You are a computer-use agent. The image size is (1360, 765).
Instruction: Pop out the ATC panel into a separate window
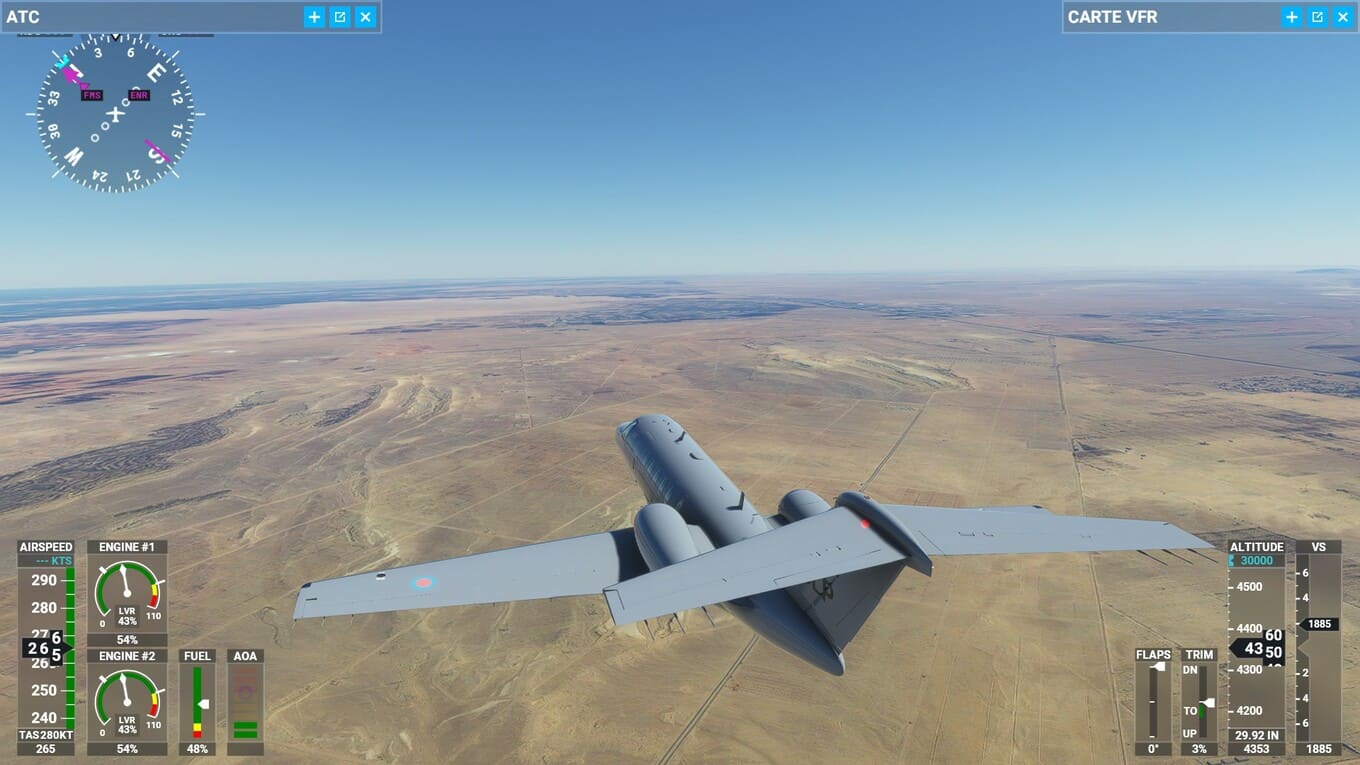point(340,17)
